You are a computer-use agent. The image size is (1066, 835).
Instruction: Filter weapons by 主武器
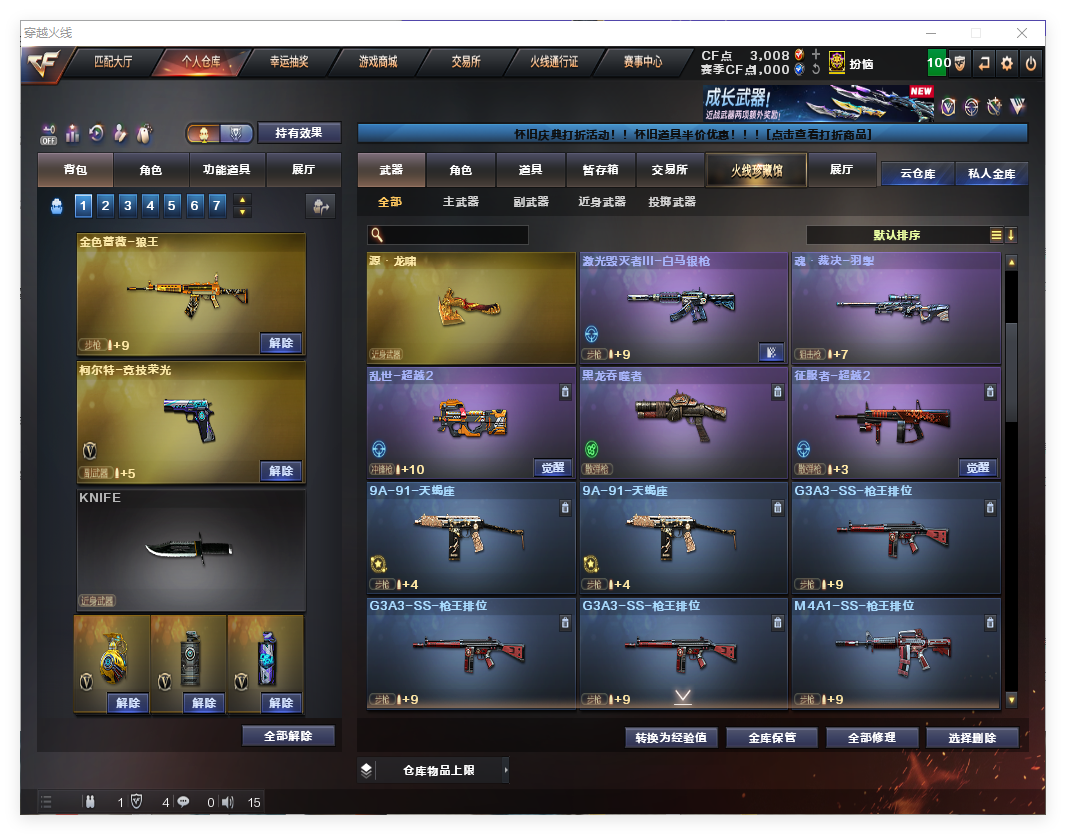pos(461,202)
